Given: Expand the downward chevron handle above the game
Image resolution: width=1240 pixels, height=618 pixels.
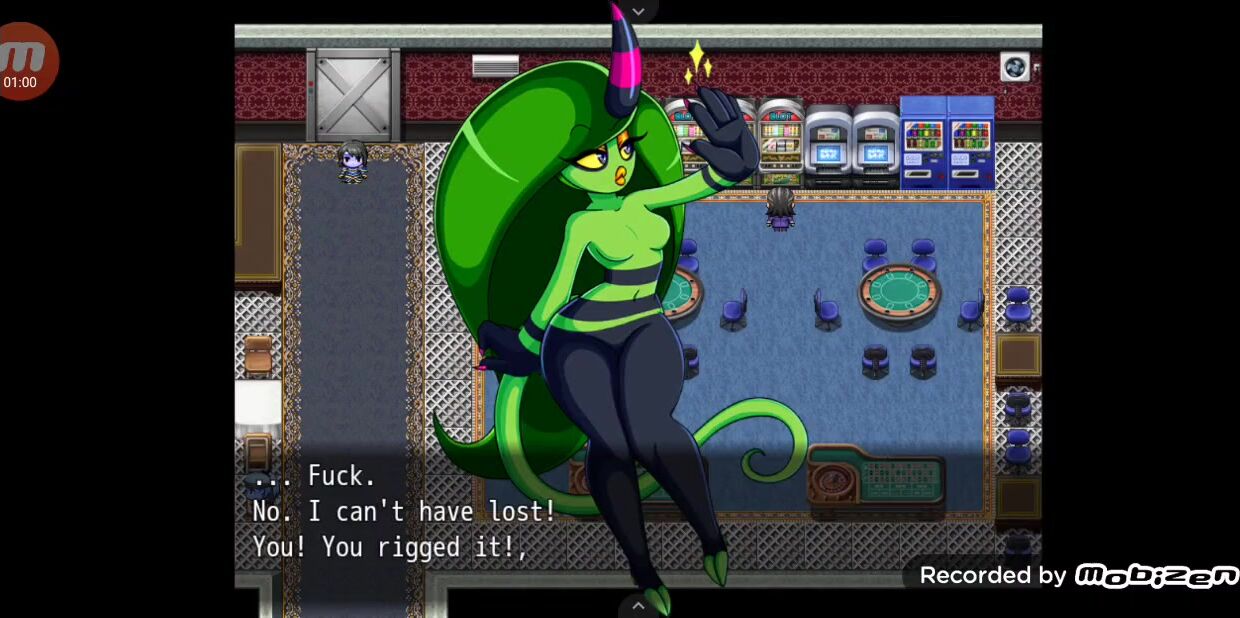Looking at the screenshot, I should 638,11.
